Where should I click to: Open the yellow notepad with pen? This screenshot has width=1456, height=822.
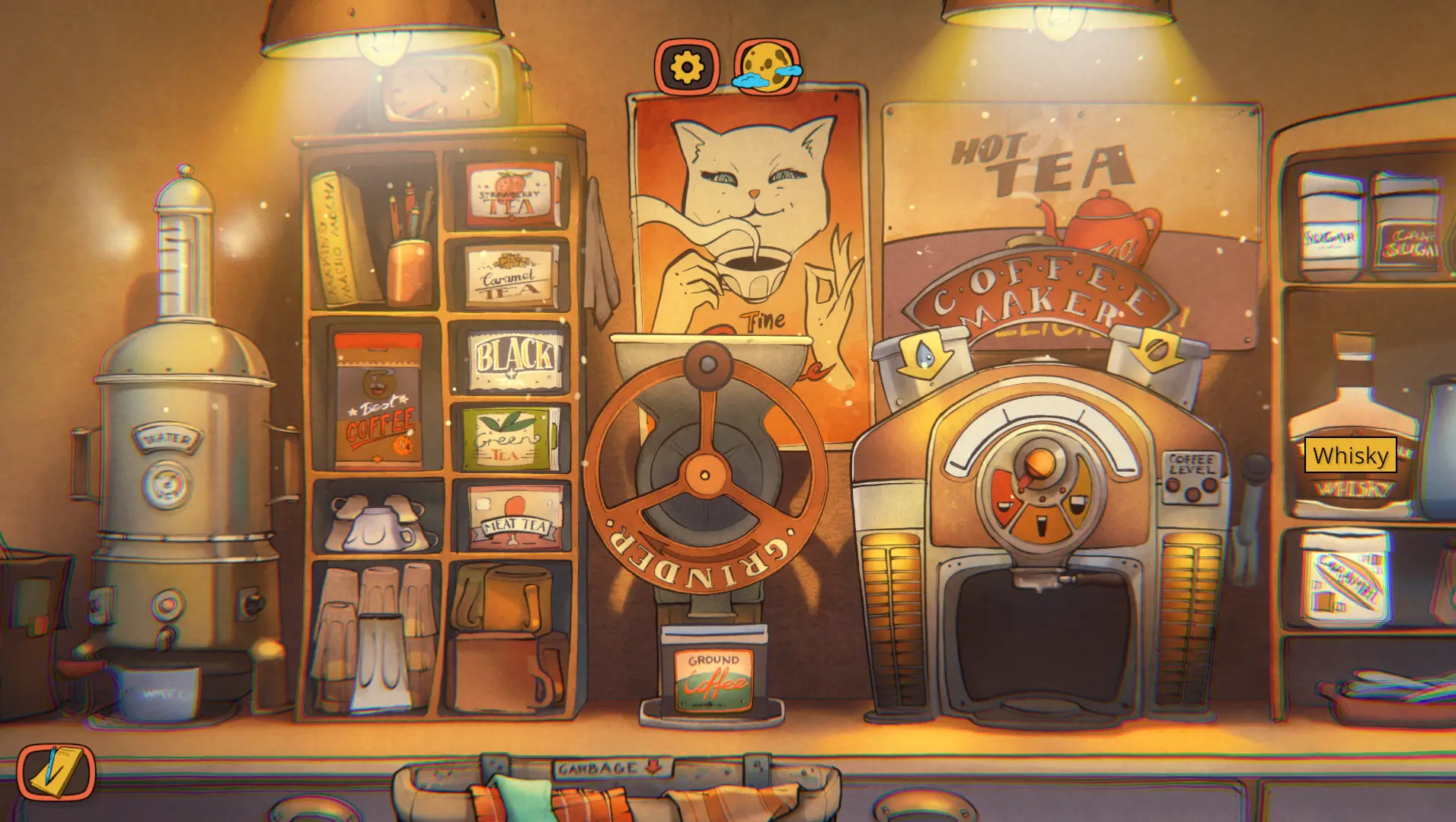pyautogui.click(x=56, y=772)
